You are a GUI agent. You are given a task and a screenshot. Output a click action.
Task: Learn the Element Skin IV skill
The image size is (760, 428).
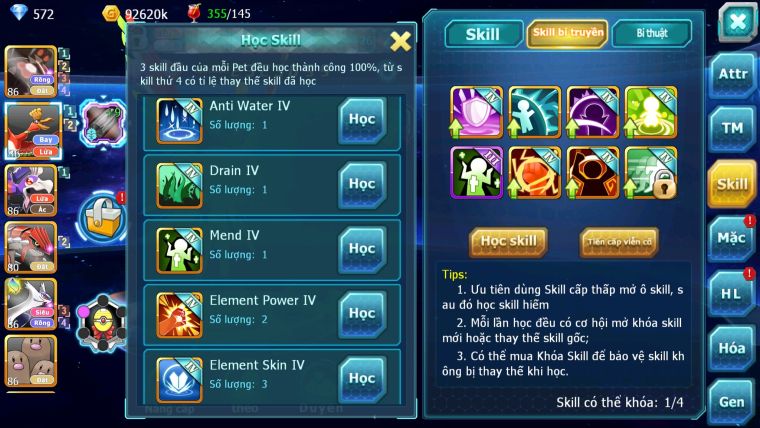[x=362, y=377]
